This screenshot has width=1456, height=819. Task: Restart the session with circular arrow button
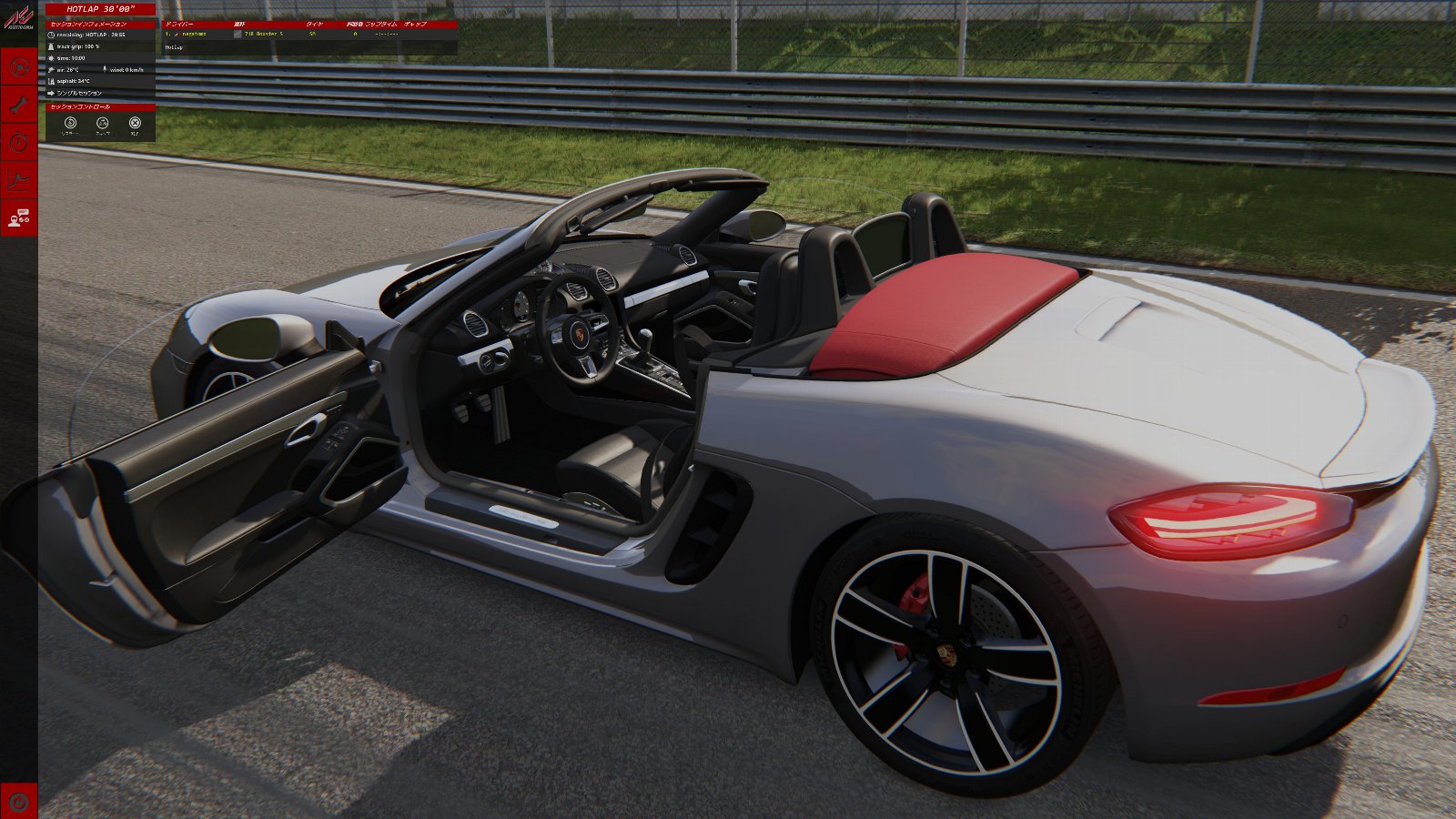(x=70, y=123)
